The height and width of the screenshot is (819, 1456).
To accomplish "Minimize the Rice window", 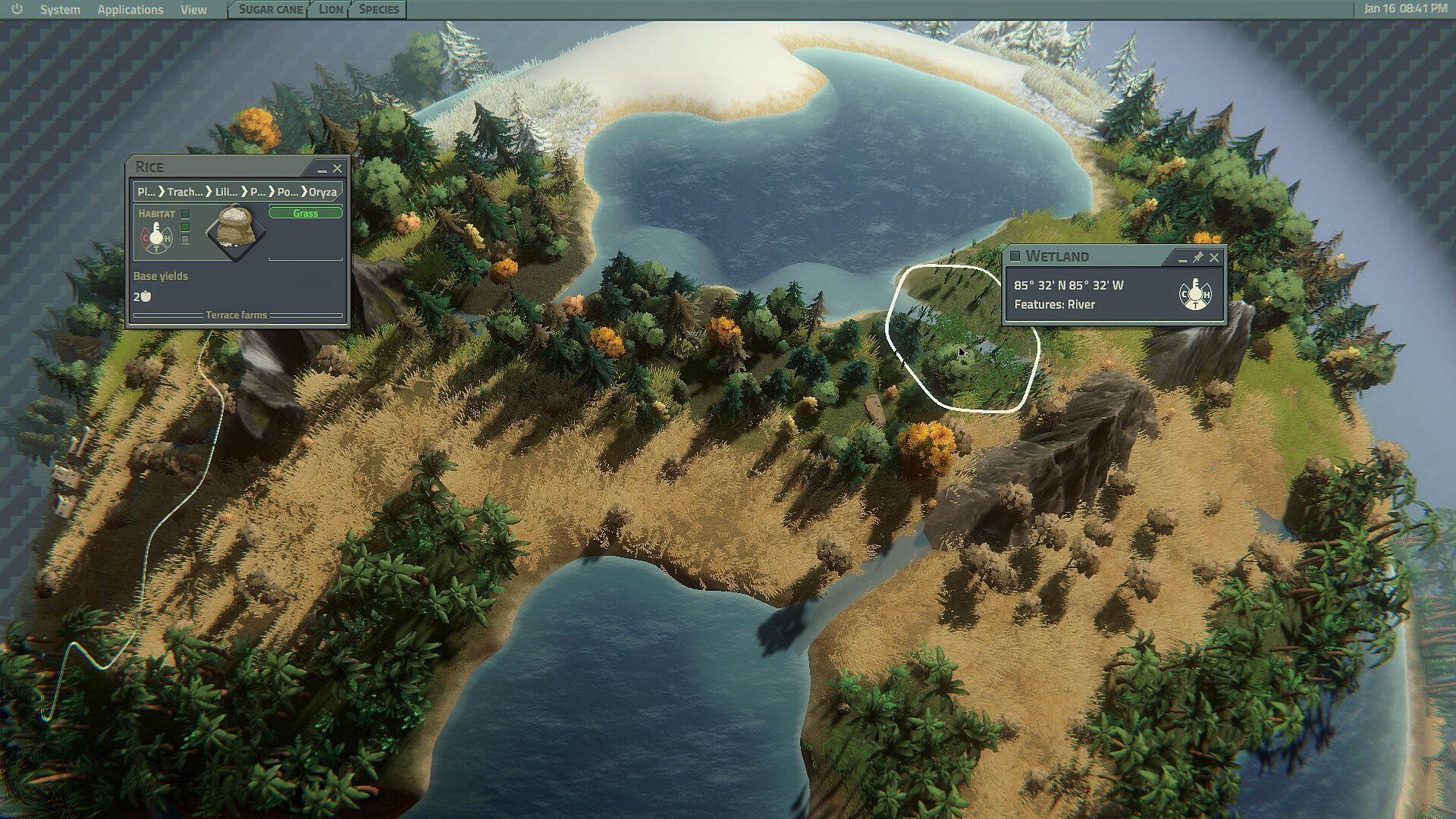I will pos(322,168).
